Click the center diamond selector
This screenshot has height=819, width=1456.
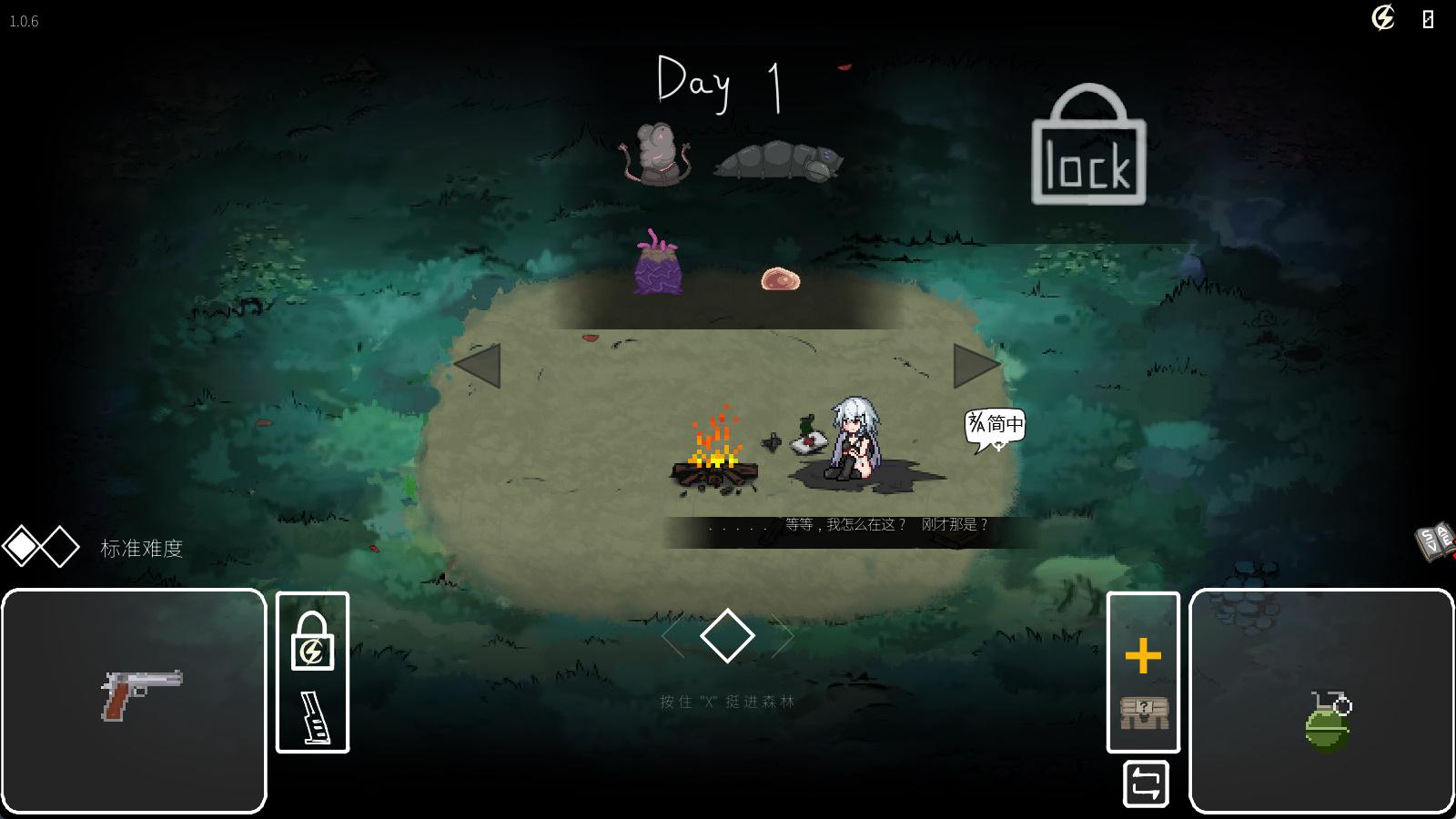[727, 635]
